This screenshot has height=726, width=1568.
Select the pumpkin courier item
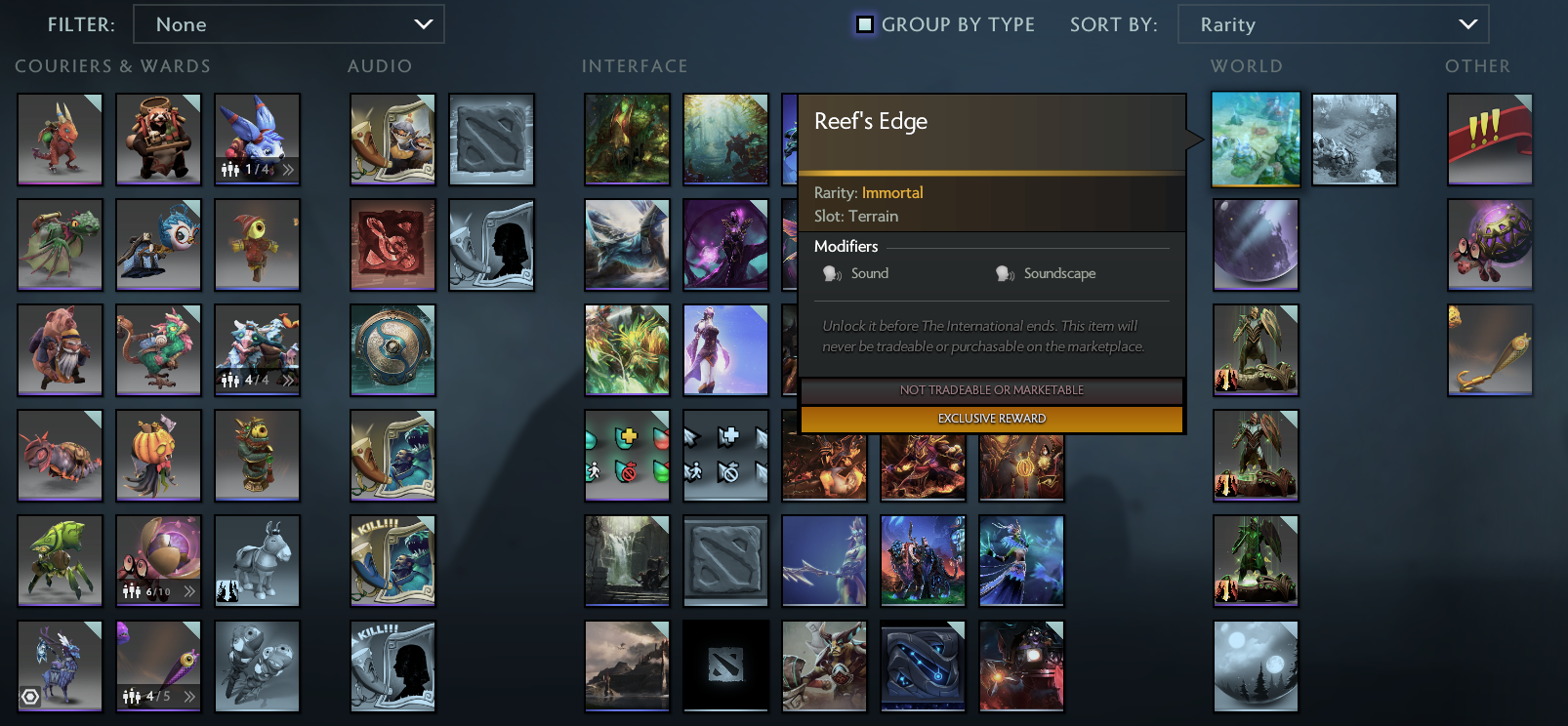coord(158,456)
